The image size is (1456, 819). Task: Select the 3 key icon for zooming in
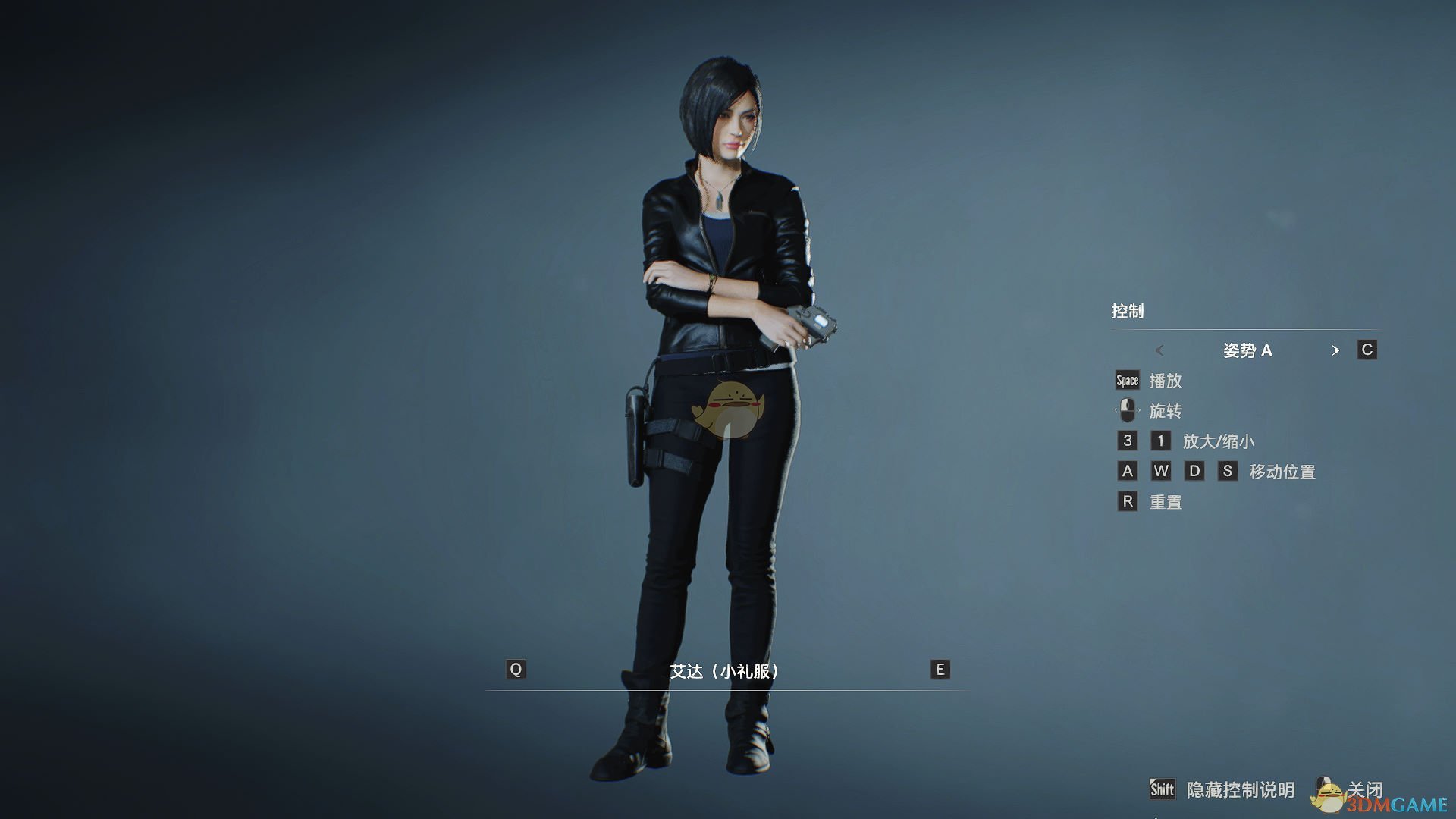[1128, 441]
